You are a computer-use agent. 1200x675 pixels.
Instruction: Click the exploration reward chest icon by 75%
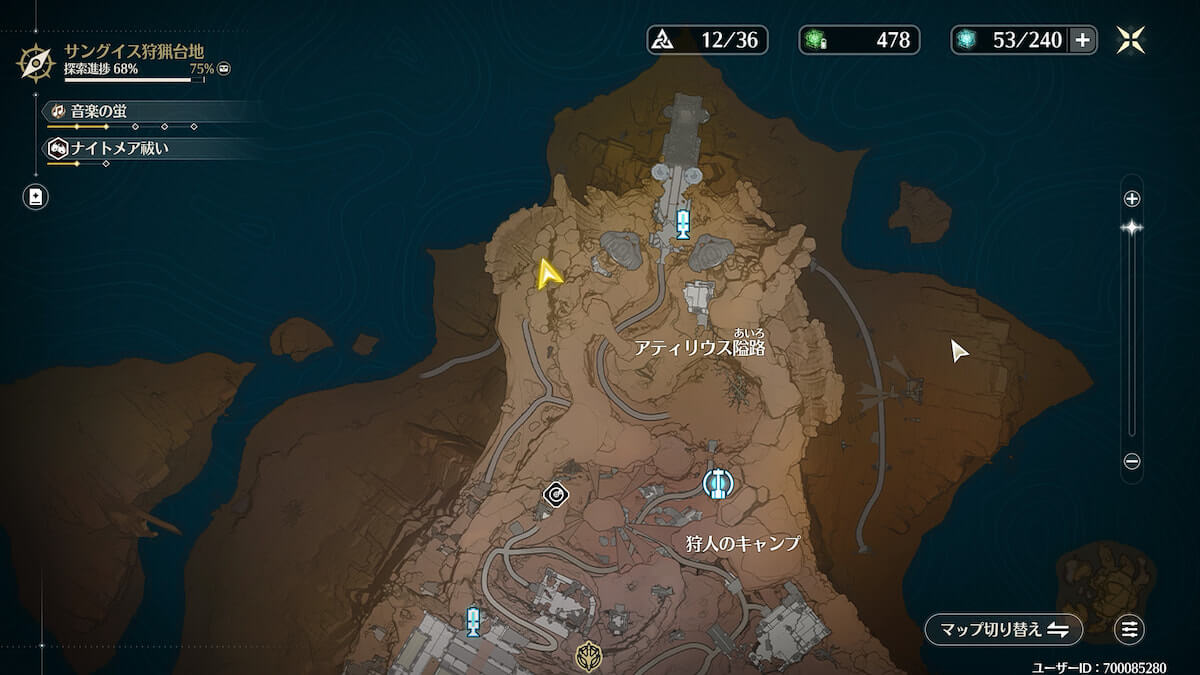[224, 69]
